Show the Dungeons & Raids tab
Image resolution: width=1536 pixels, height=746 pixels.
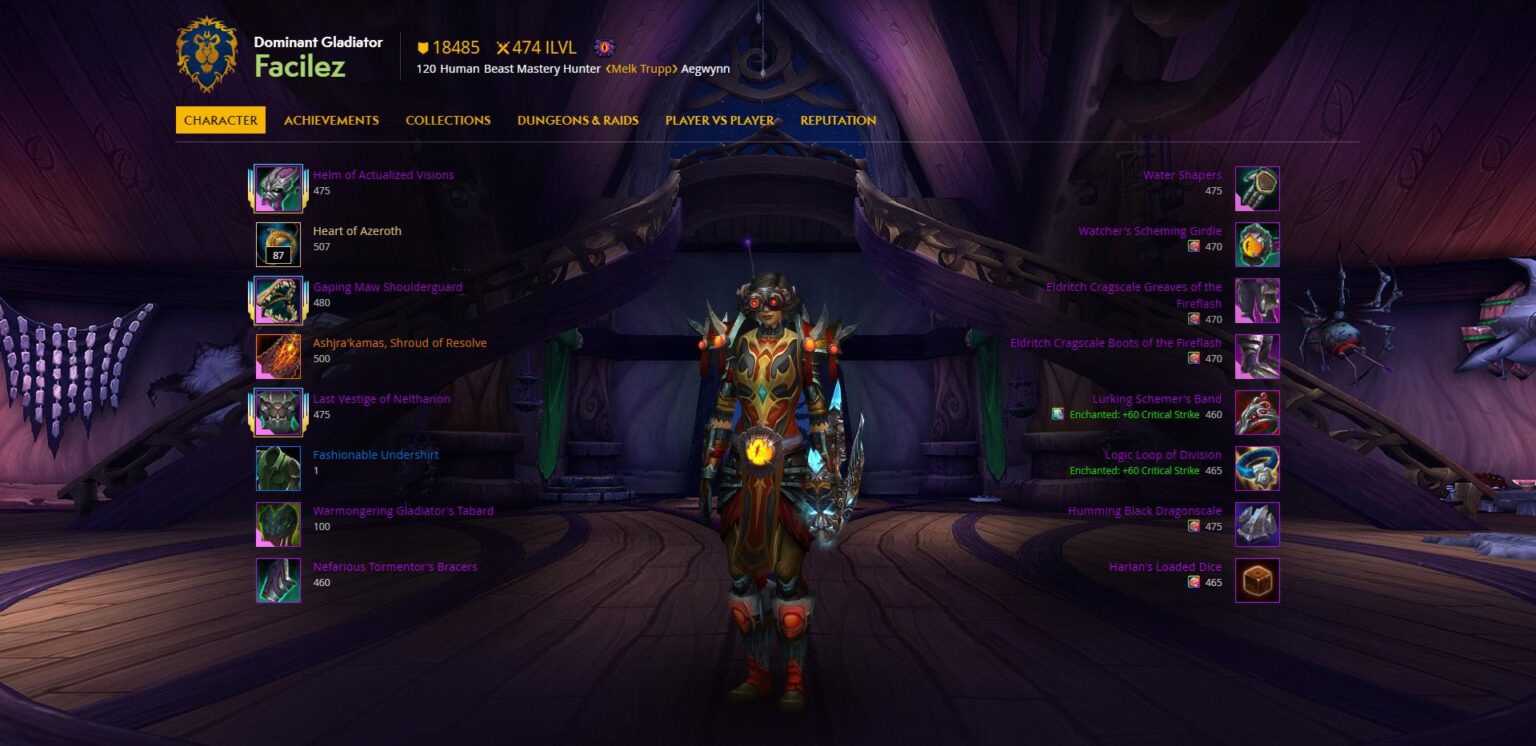pyautogui.click(x=577, y=120)
